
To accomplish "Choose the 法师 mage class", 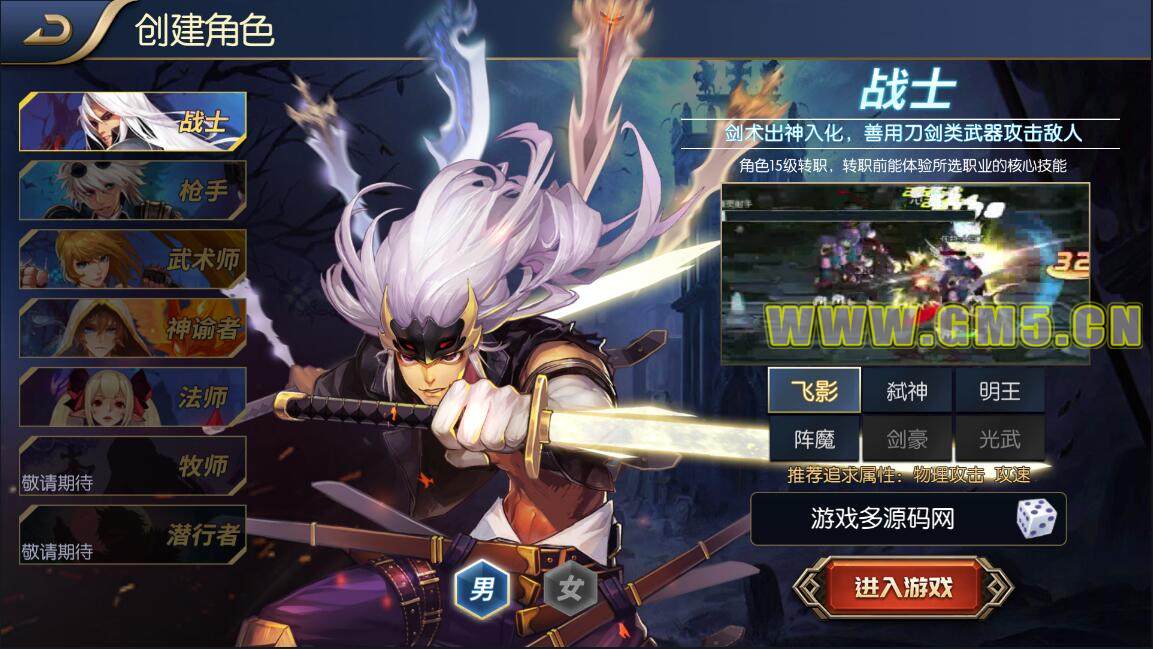I will point(133,396).
